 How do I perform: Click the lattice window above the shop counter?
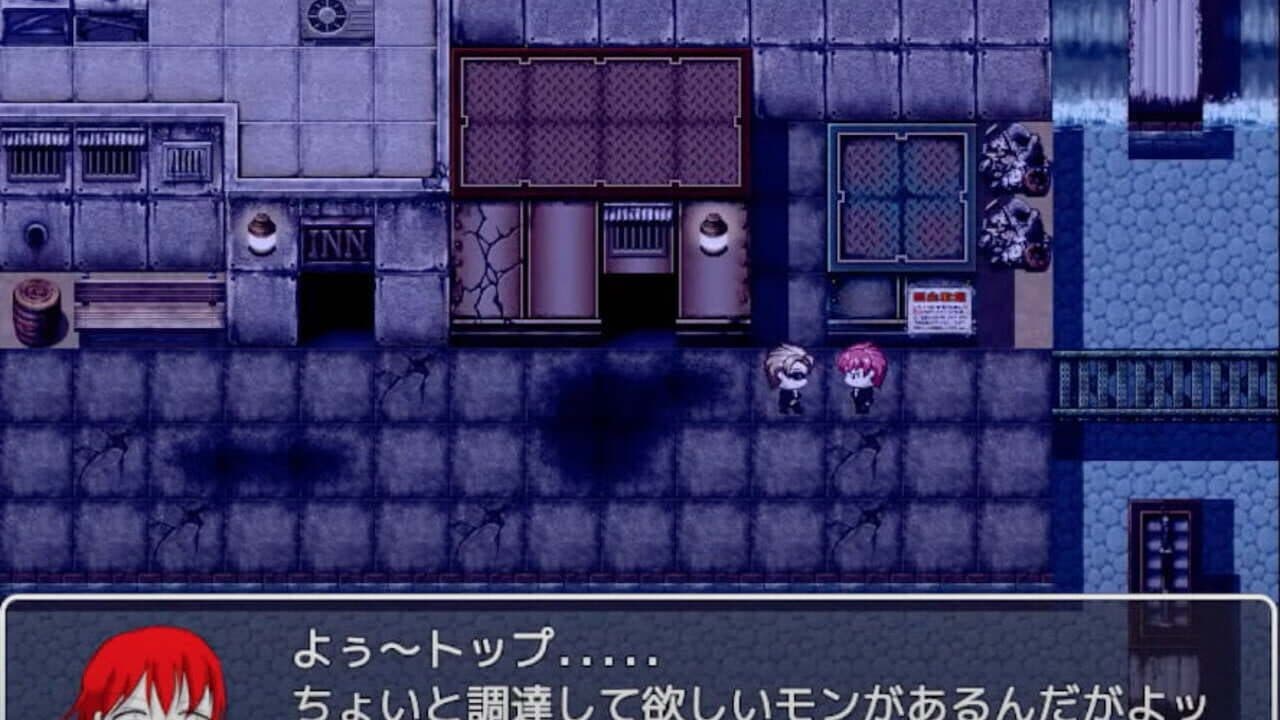pyautogui.click(x=902, y=197)
